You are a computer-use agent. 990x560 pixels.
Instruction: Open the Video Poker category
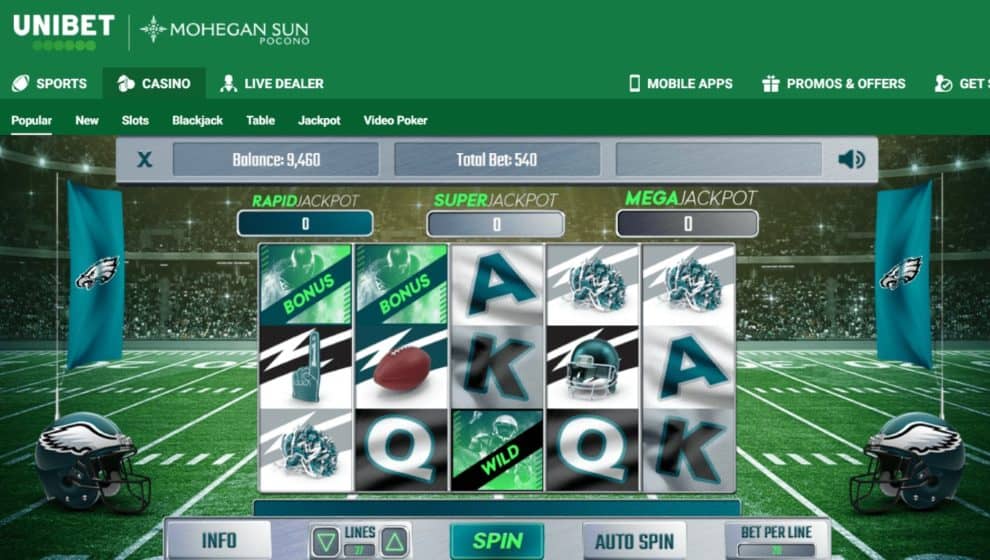point(395,120)
